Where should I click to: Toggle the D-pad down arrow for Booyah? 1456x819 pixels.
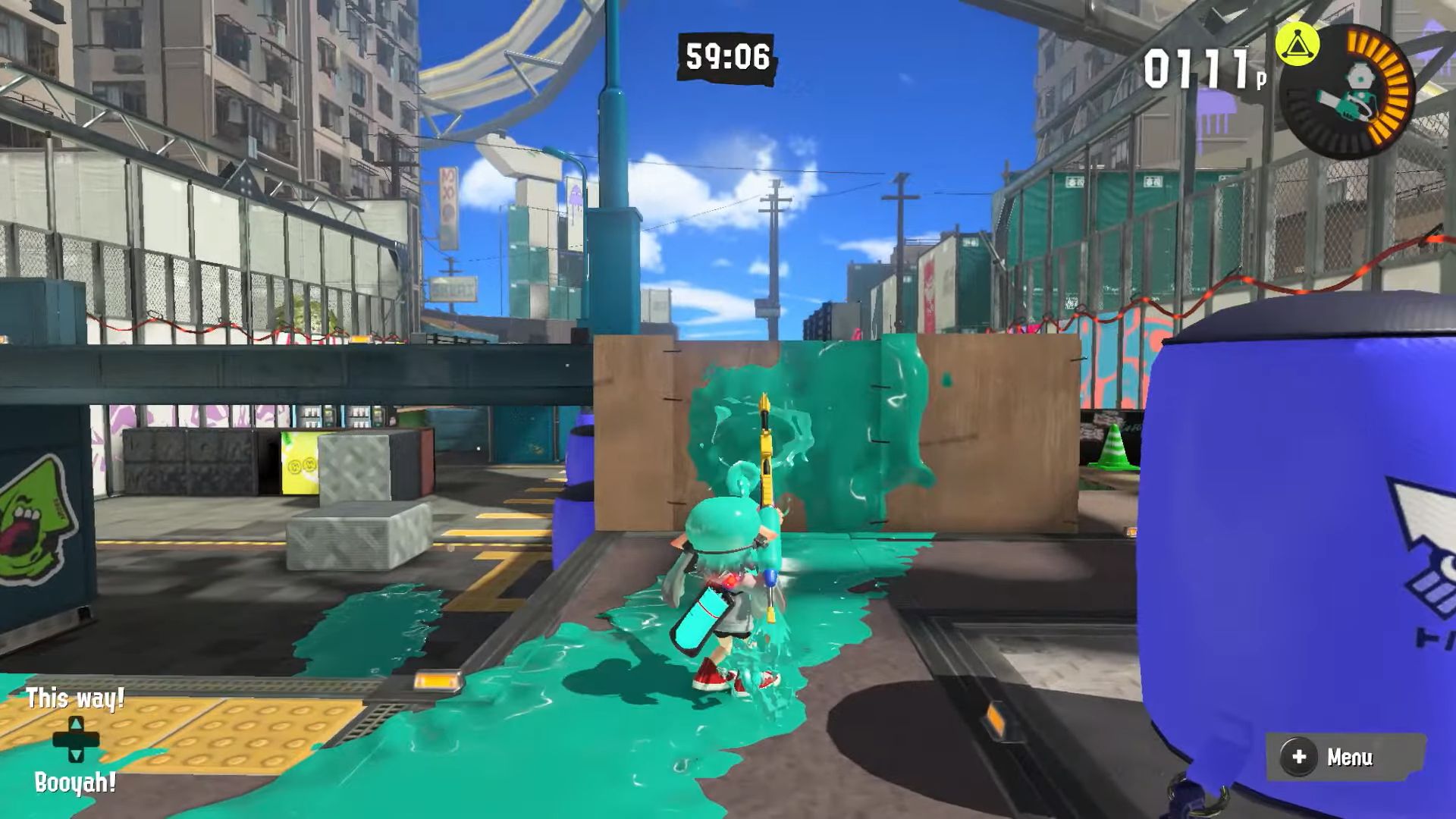[76, 755]
